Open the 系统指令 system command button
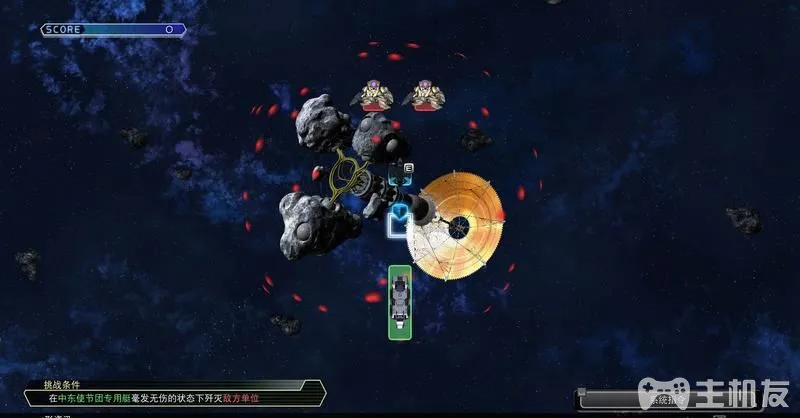The width and height of the screenshot is (800, 418). point(612,399)
